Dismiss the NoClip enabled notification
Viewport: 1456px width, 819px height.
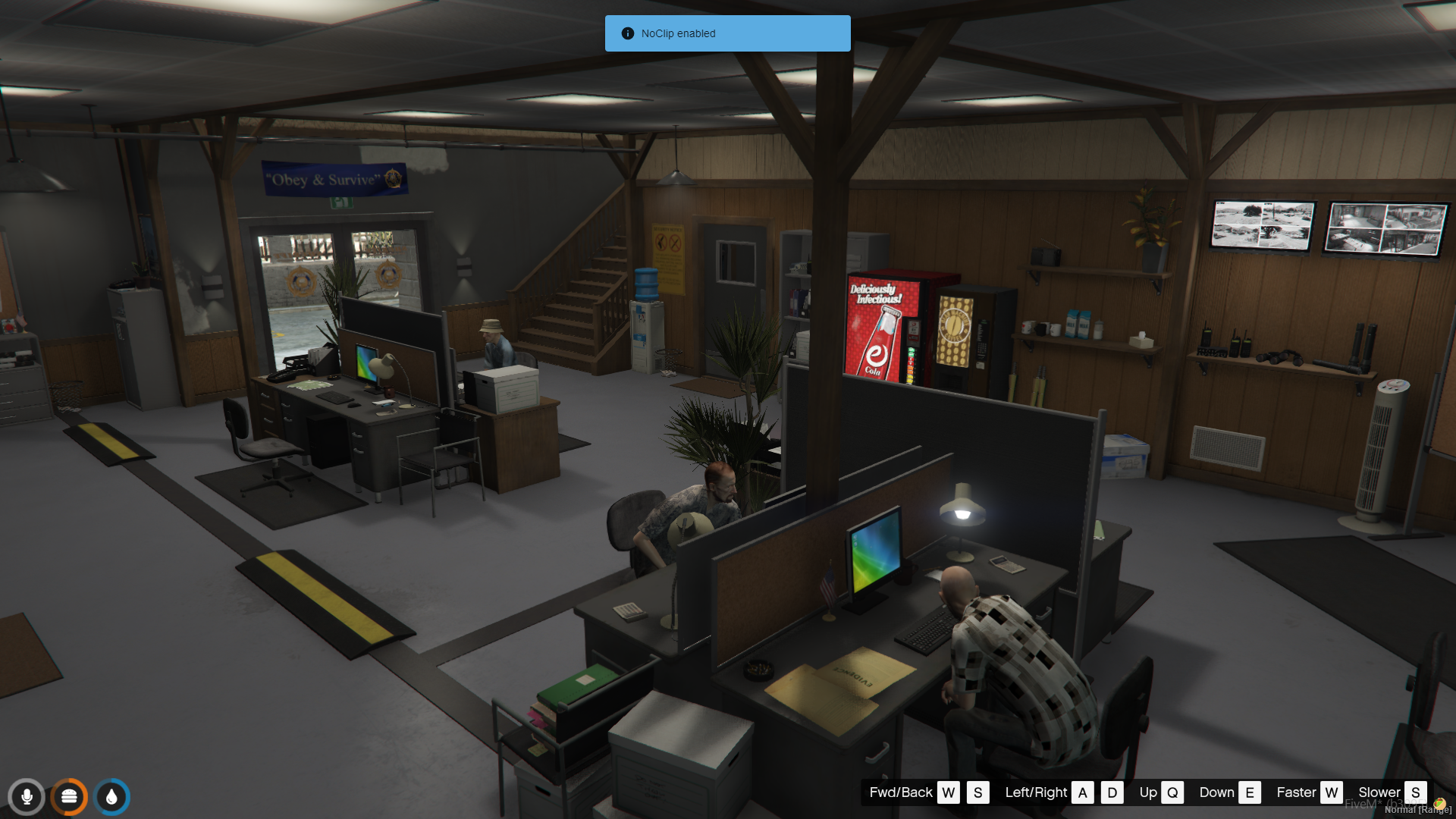726,33
